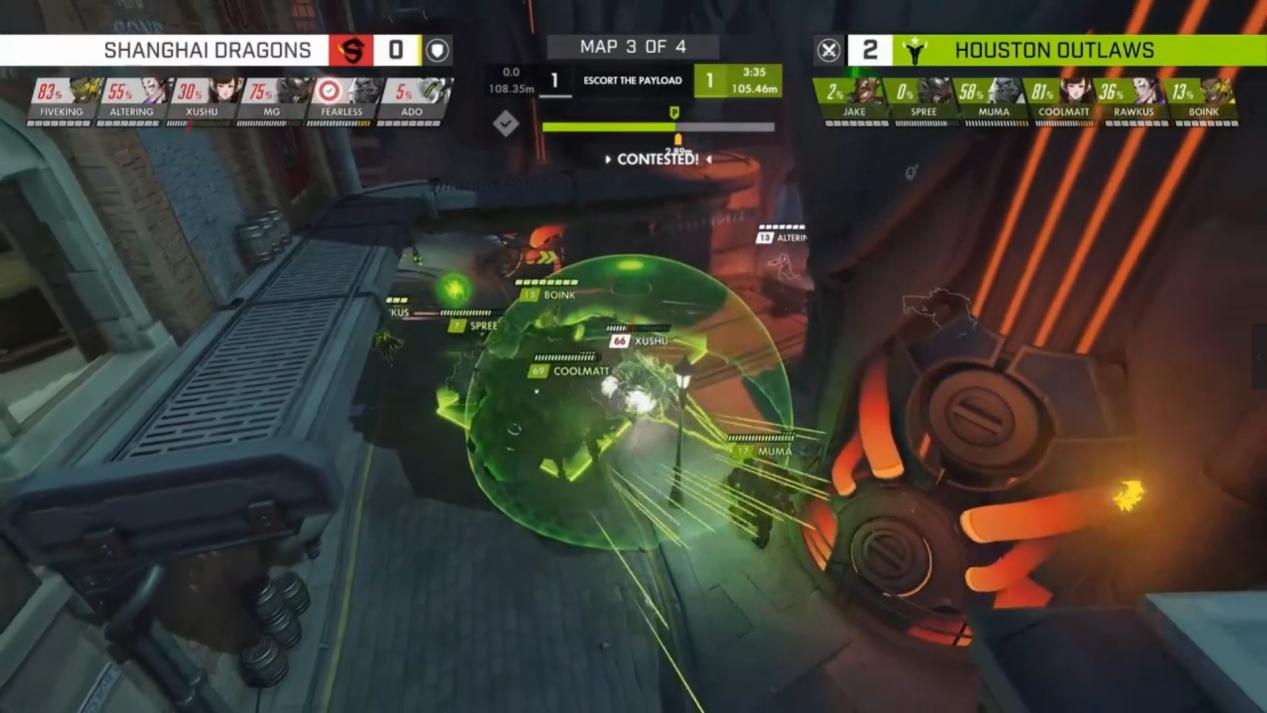The height and width of the screenshot is (713, 1267).
Task: Select MUMA's player card
Action: tap(994, 101)
